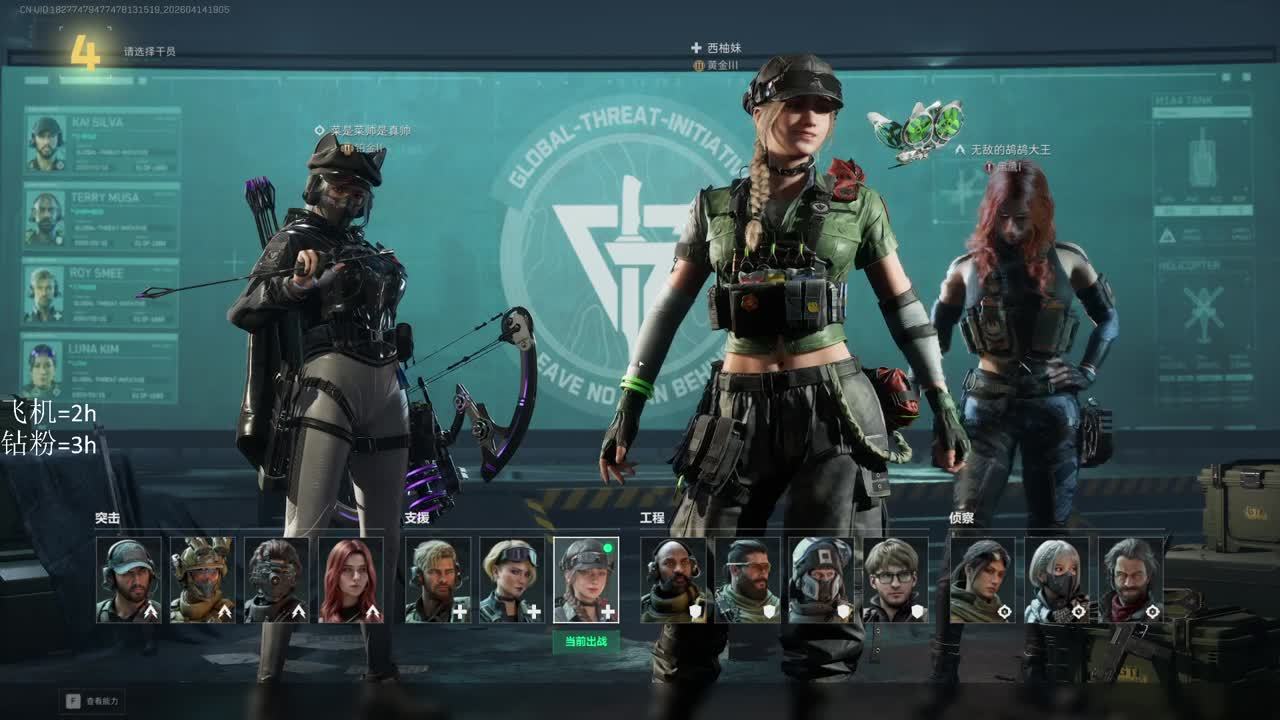Choose the bearded blond support operator
Screen dimensions: 1280x720
[x=438, y=580]
